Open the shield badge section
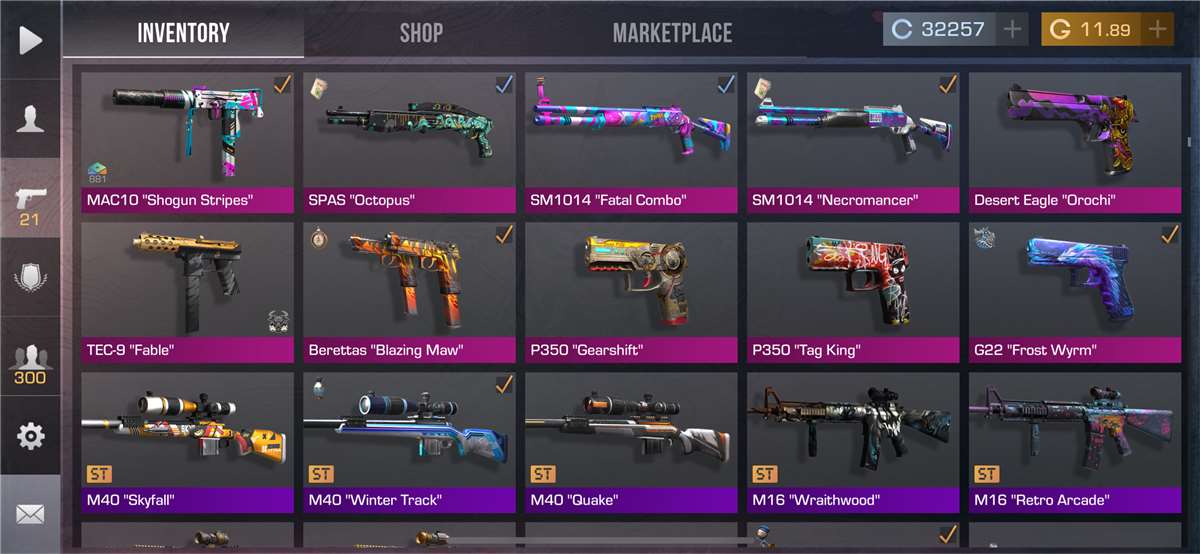1200x554 pixels. point(30,277)
